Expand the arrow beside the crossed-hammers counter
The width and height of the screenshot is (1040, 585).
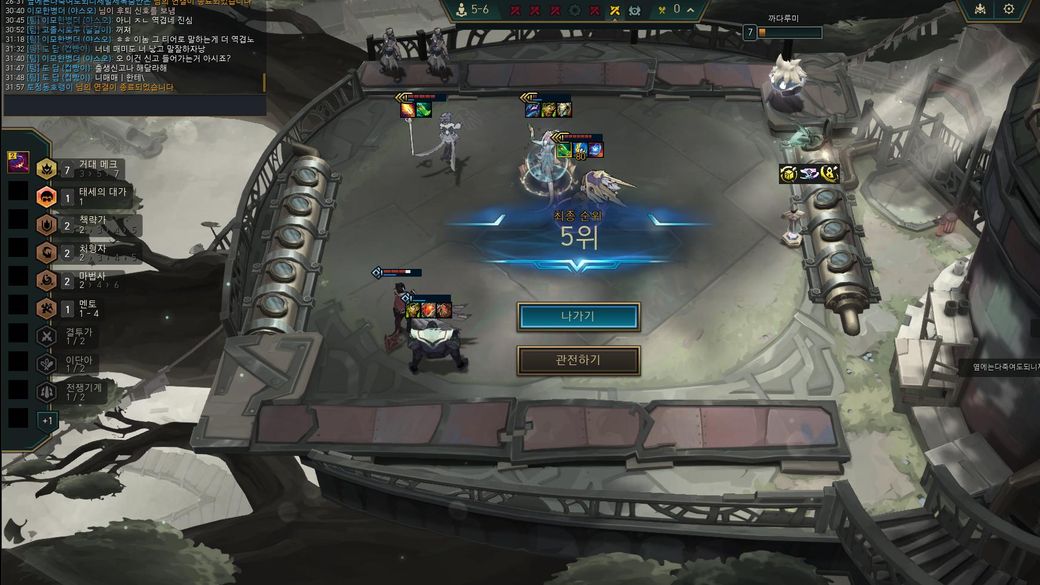[x=690, y=10]
